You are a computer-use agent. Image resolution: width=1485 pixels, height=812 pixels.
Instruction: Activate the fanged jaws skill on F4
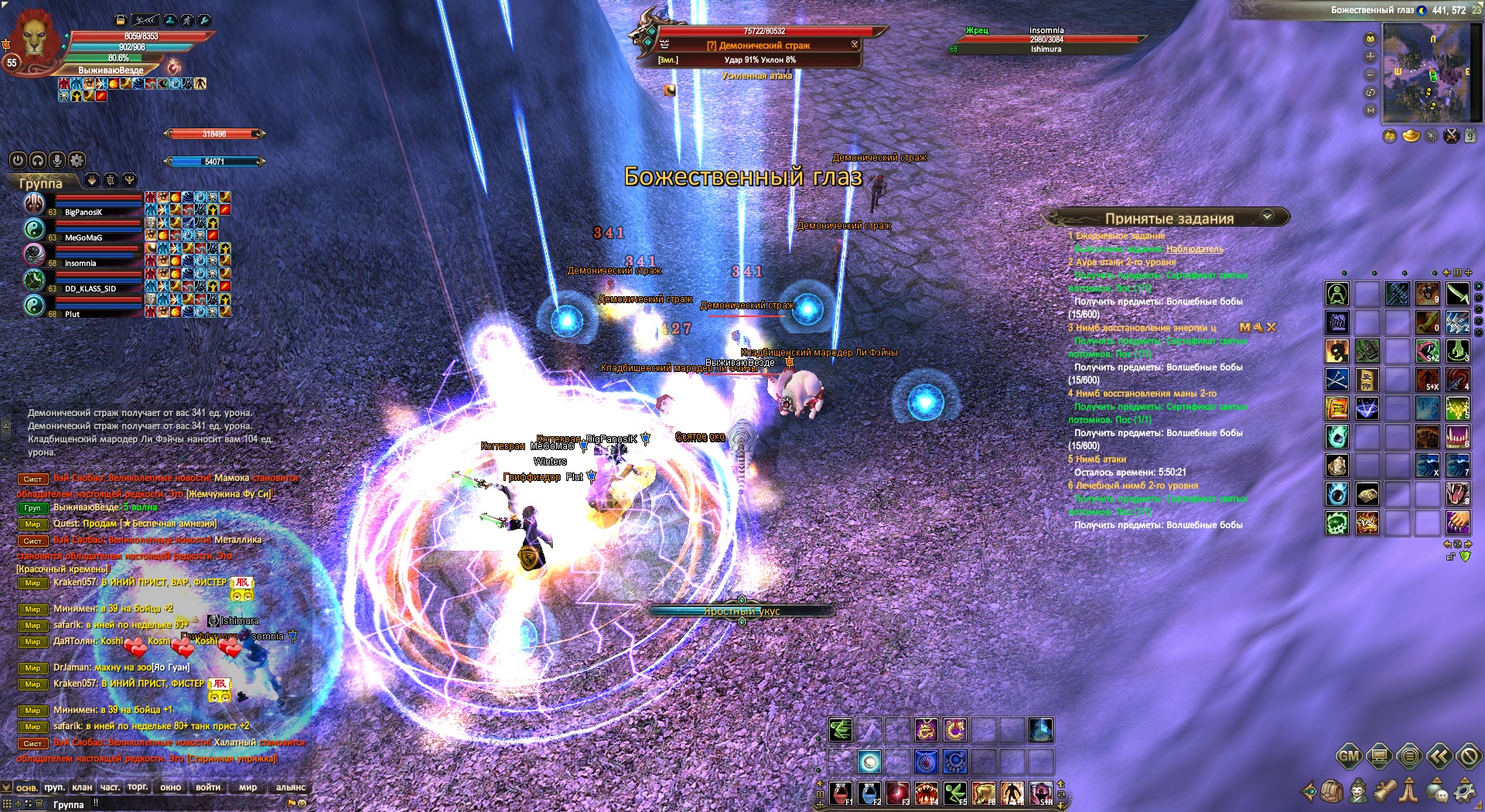(926, 793)
